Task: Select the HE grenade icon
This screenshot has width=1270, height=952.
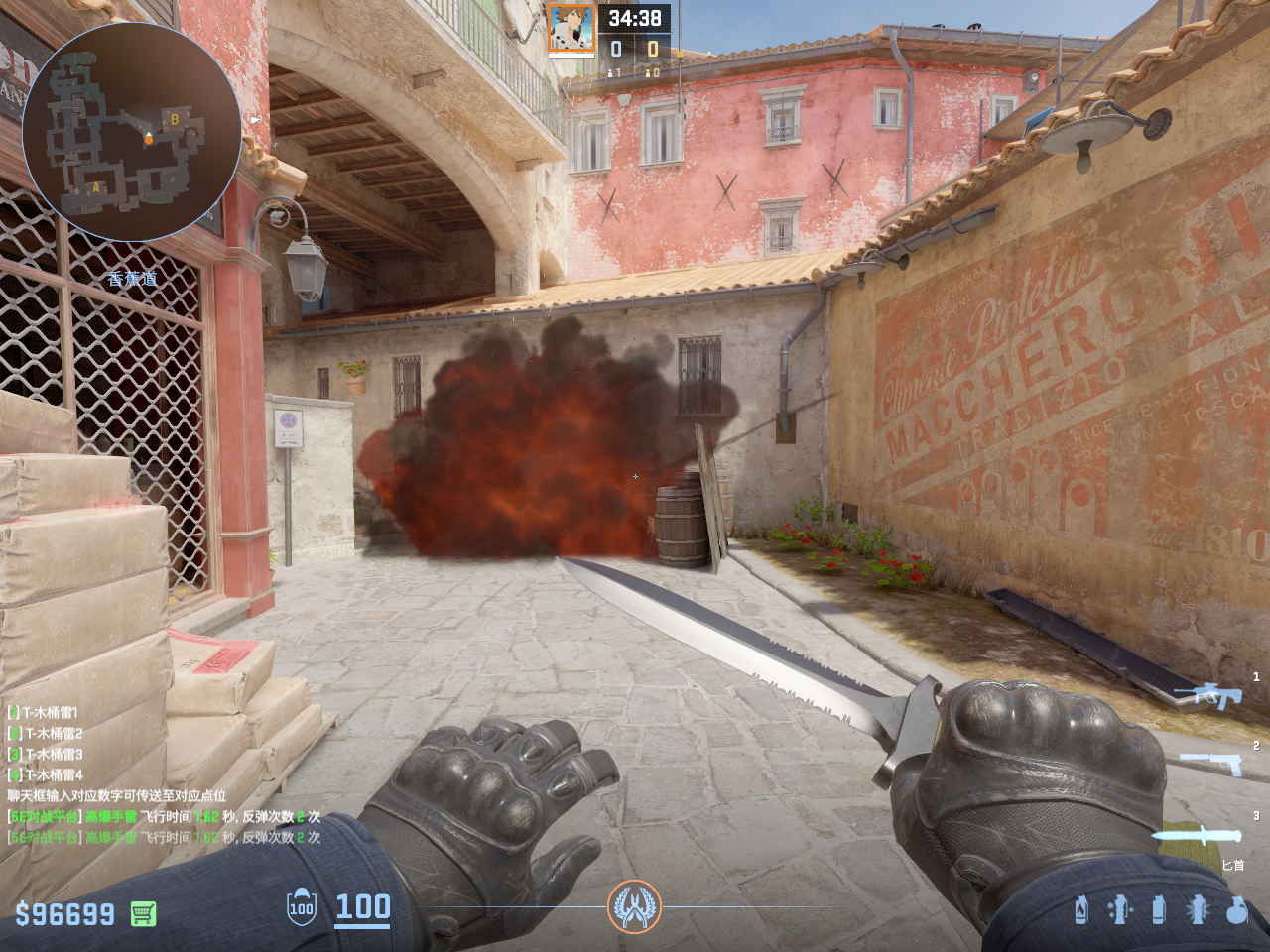Action: click(x=1236, y=909)
